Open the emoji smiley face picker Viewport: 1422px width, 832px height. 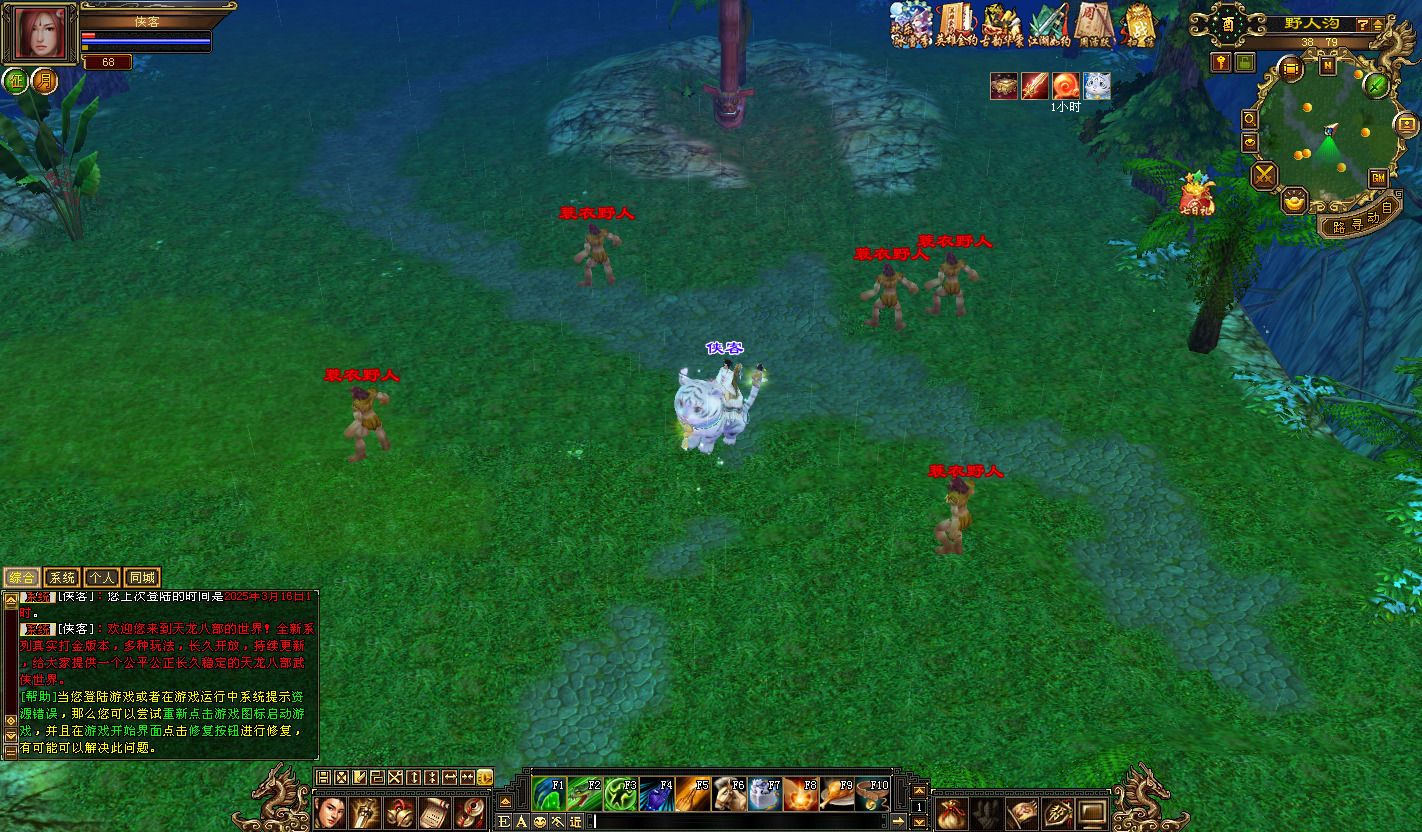540,821
